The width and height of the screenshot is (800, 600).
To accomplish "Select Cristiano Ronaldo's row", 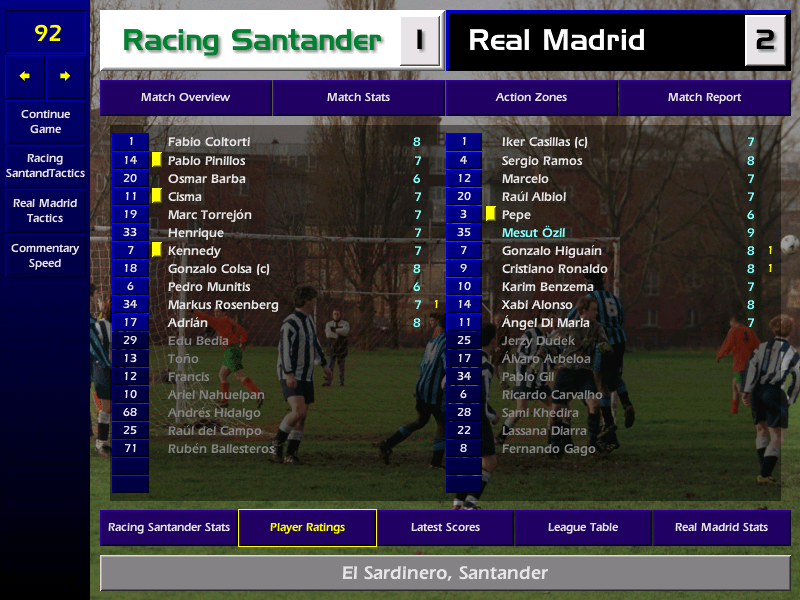I will (554, 269).
